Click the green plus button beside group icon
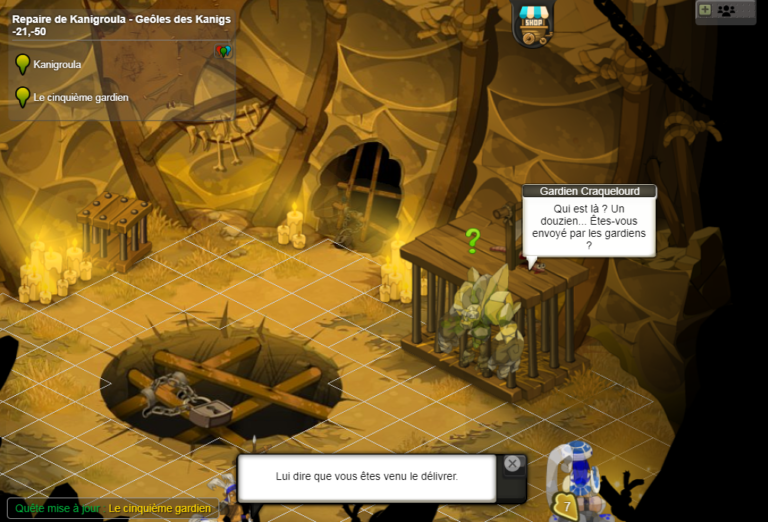Screen dimensions: 768x522 [705, 10]
